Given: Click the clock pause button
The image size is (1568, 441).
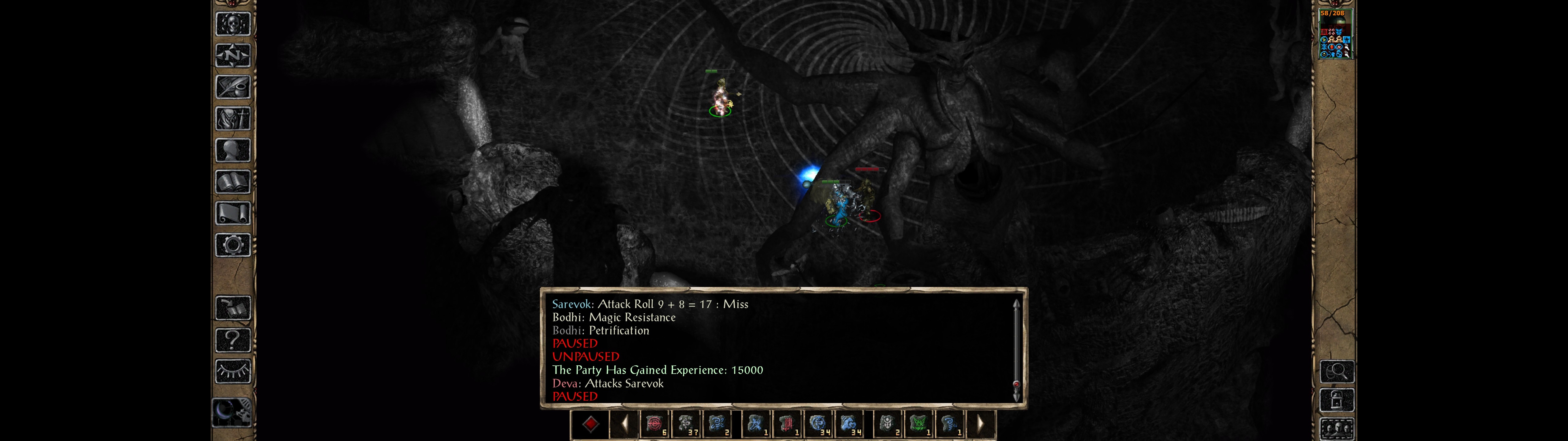Looking at the screenshot, I should (231, 413).
